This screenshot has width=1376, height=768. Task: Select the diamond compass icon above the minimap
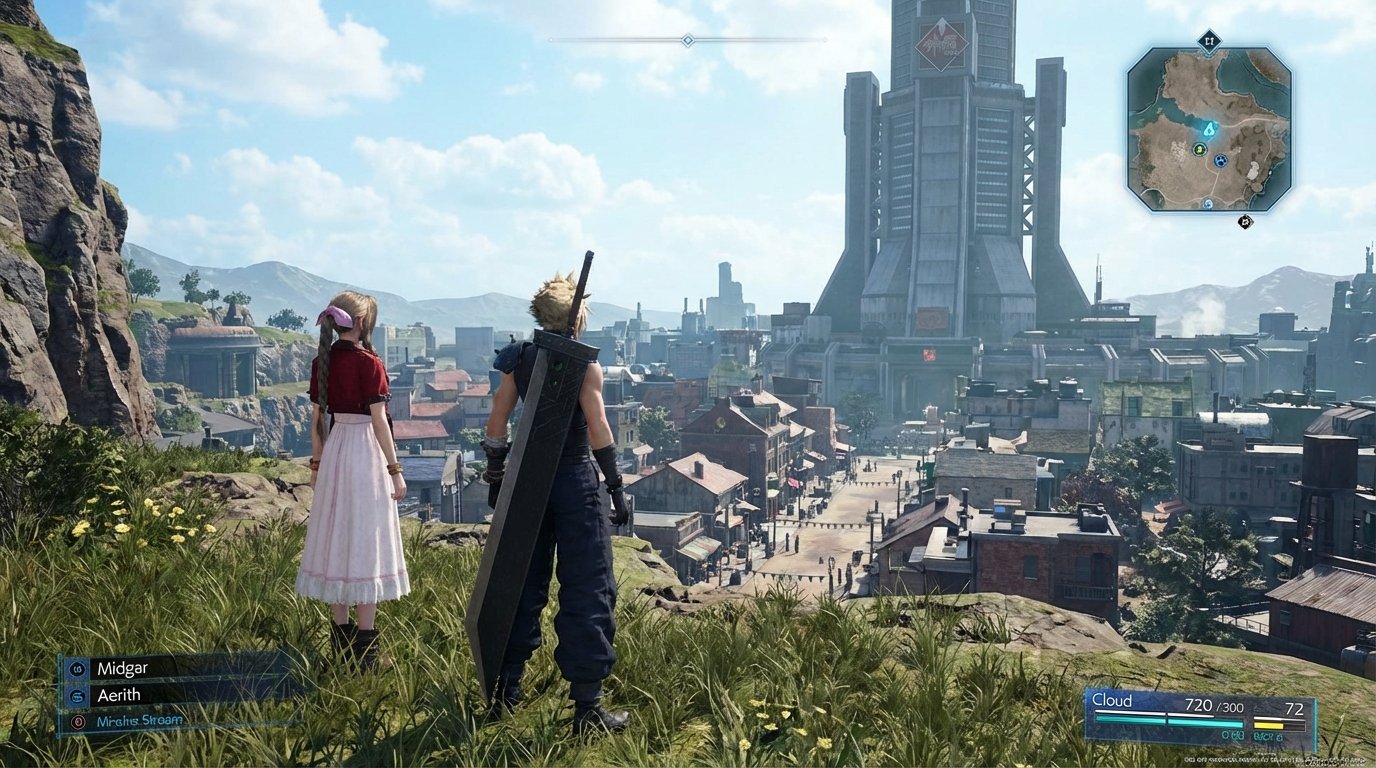(x=1210, y=40)
